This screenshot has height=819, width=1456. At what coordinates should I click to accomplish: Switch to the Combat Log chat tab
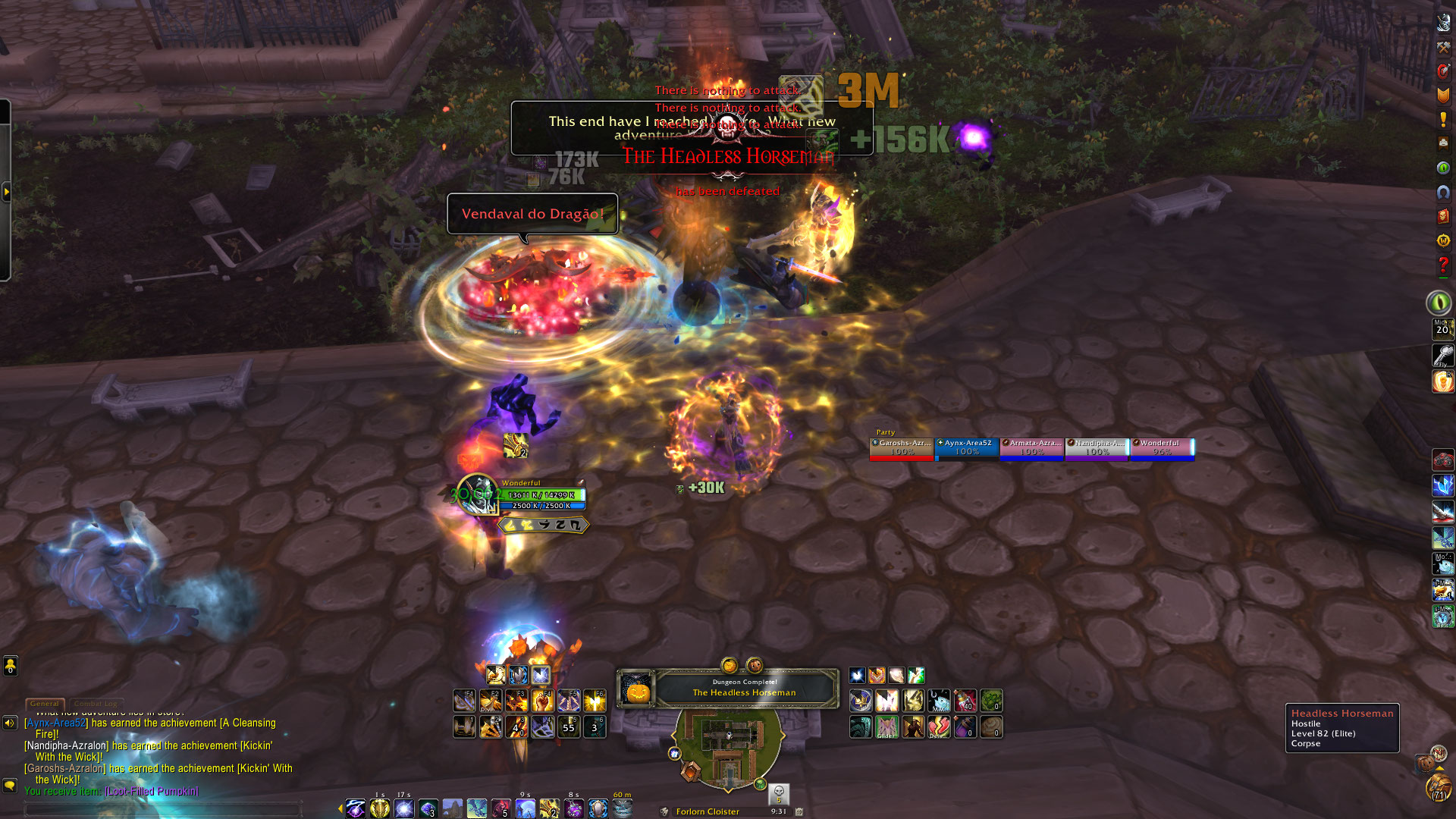click(x=96, y=704)
